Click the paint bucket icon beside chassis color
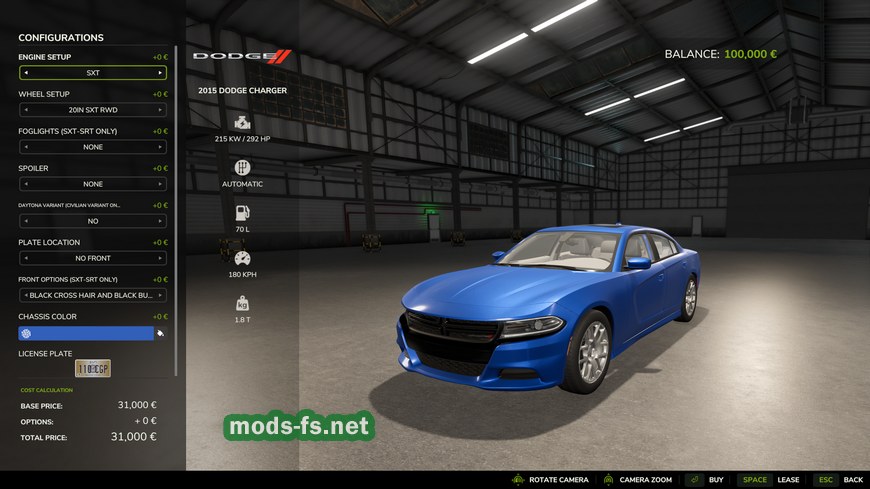This screenshot has height=489, width=870. click(x=161, y=333)
